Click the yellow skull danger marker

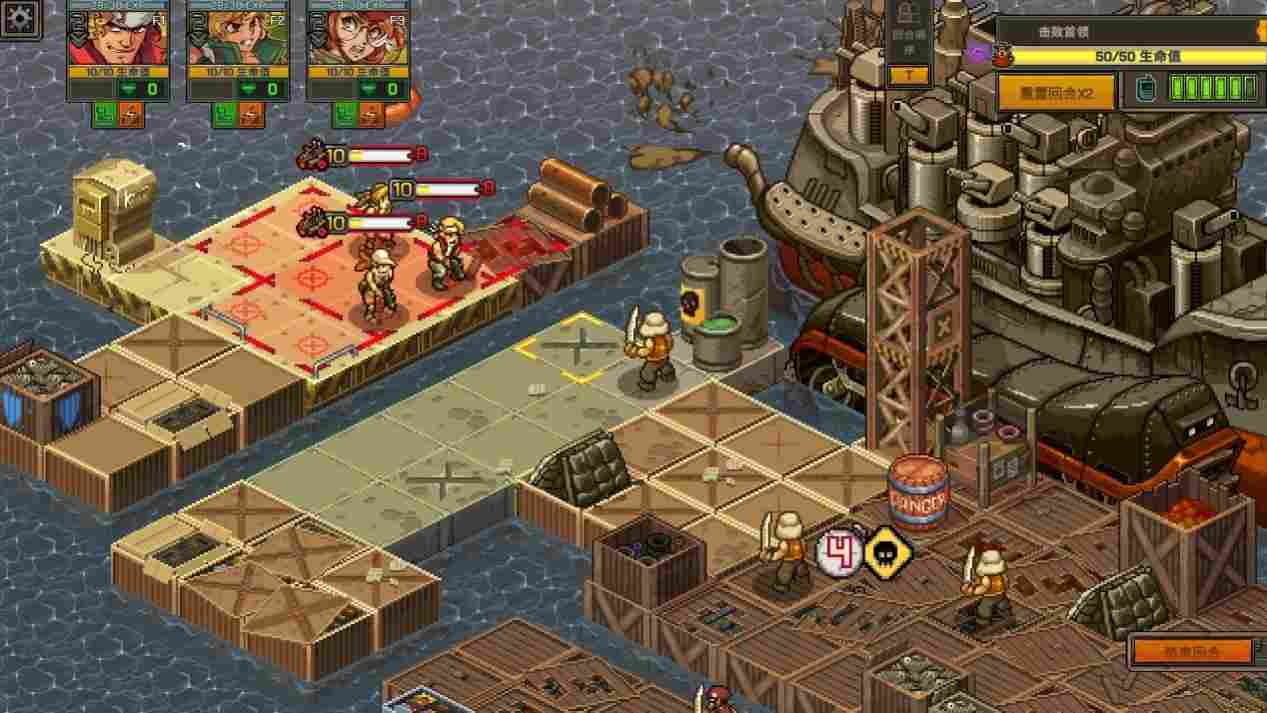888,553
